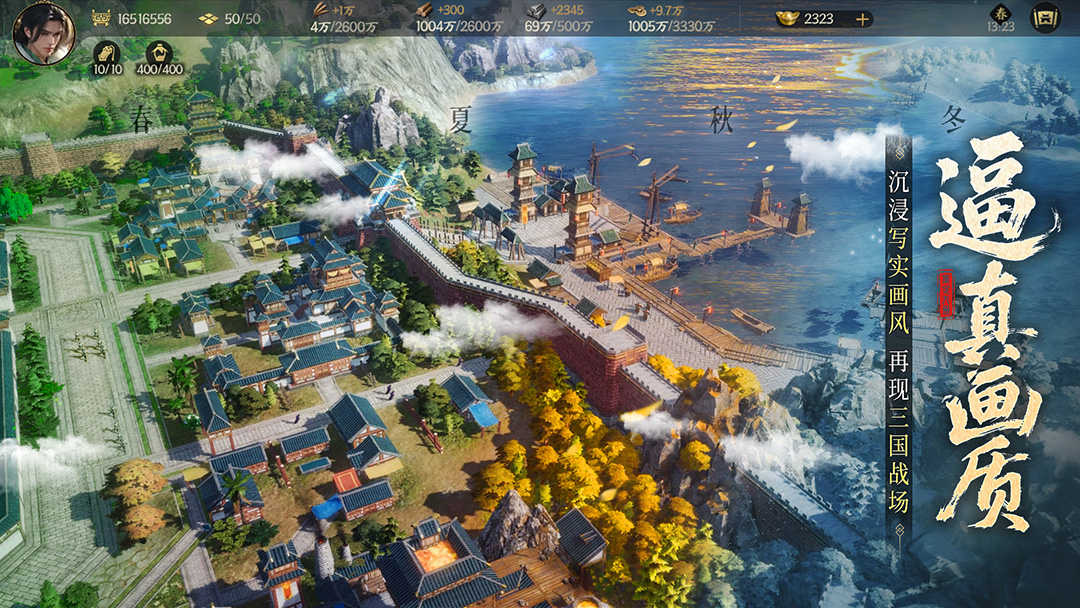1080x608 pixels.
Task: Add gold ingots with the plus button
Action: (861, 18)
